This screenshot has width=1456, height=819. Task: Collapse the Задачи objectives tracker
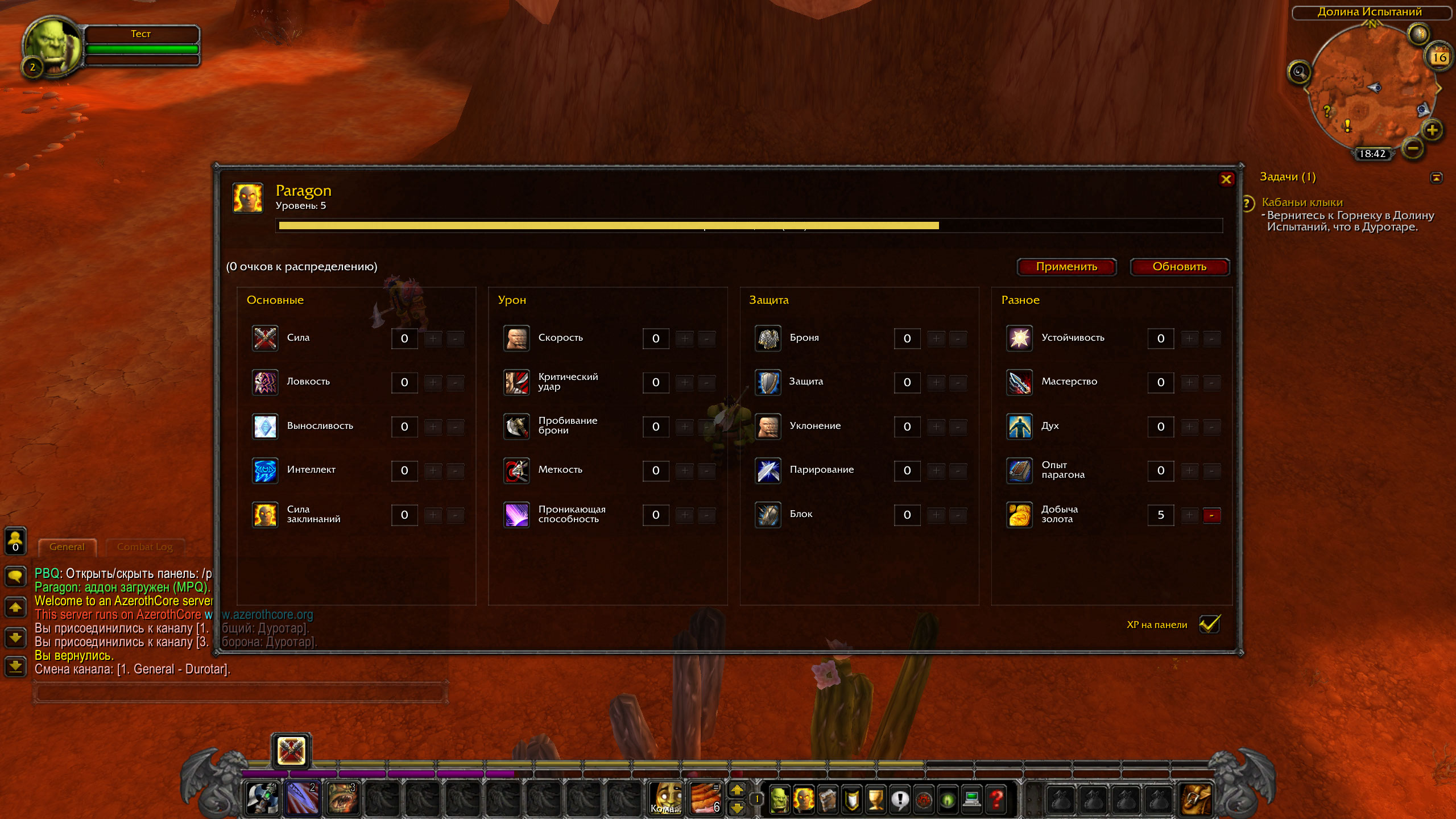1436,178
